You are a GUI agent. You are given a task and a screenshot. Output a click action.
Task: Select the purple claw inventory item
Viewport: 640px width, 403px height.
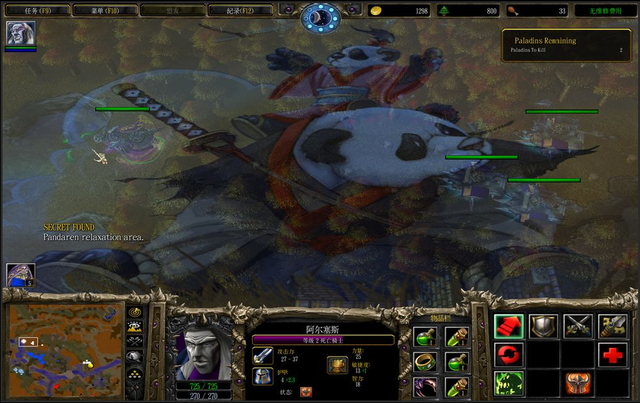pos(424,386)
